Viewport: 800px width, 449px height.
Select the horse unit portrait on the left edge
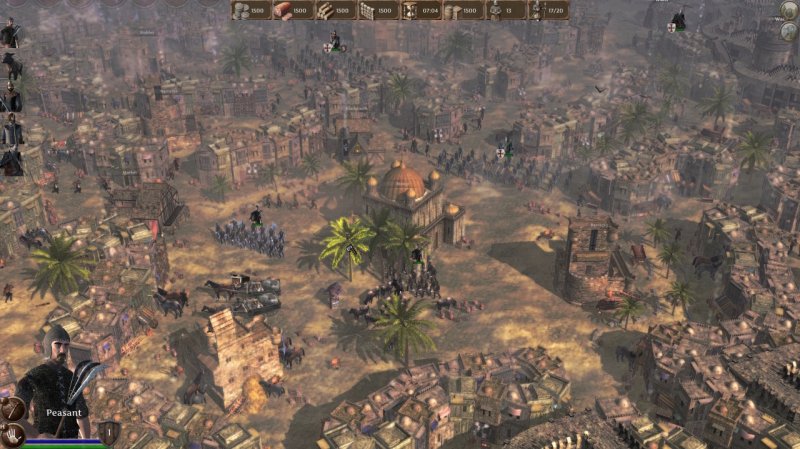coord(11,66)
